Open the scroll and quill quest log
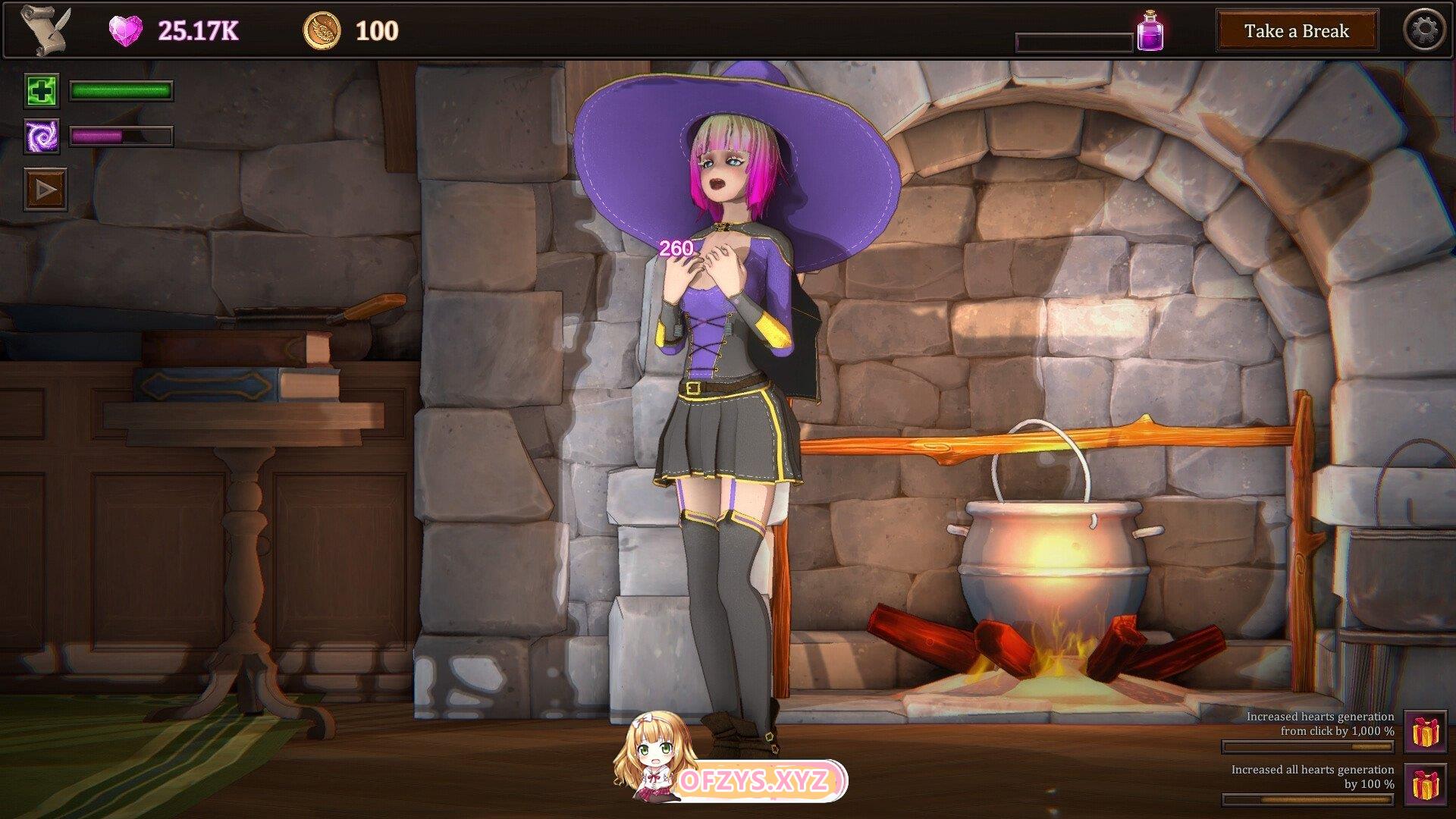The width and height of the screenshot is (1456, 819). (x=45, y=30)
